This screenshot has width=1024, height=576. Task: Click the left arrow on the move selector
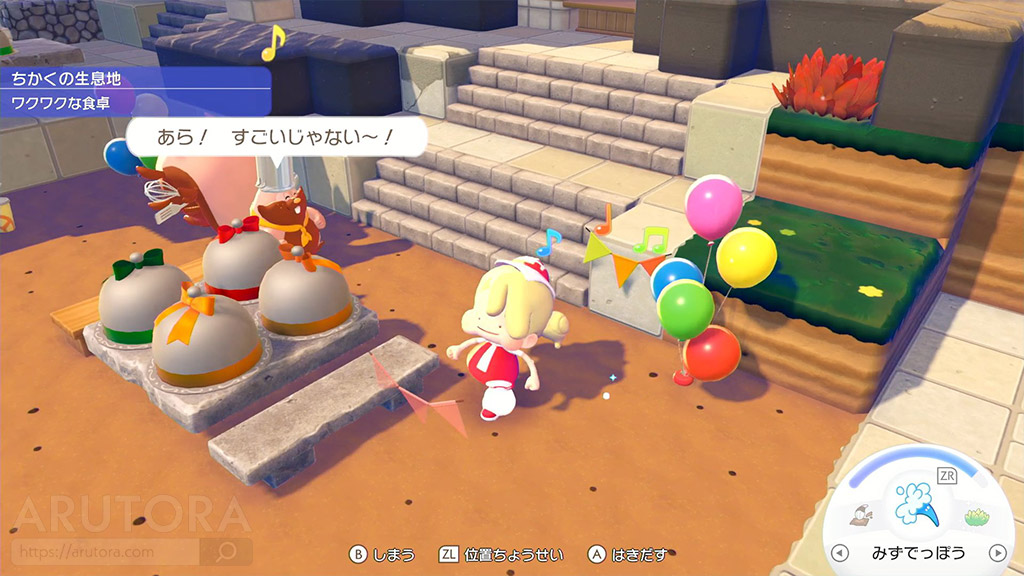(x=840, y=552)
